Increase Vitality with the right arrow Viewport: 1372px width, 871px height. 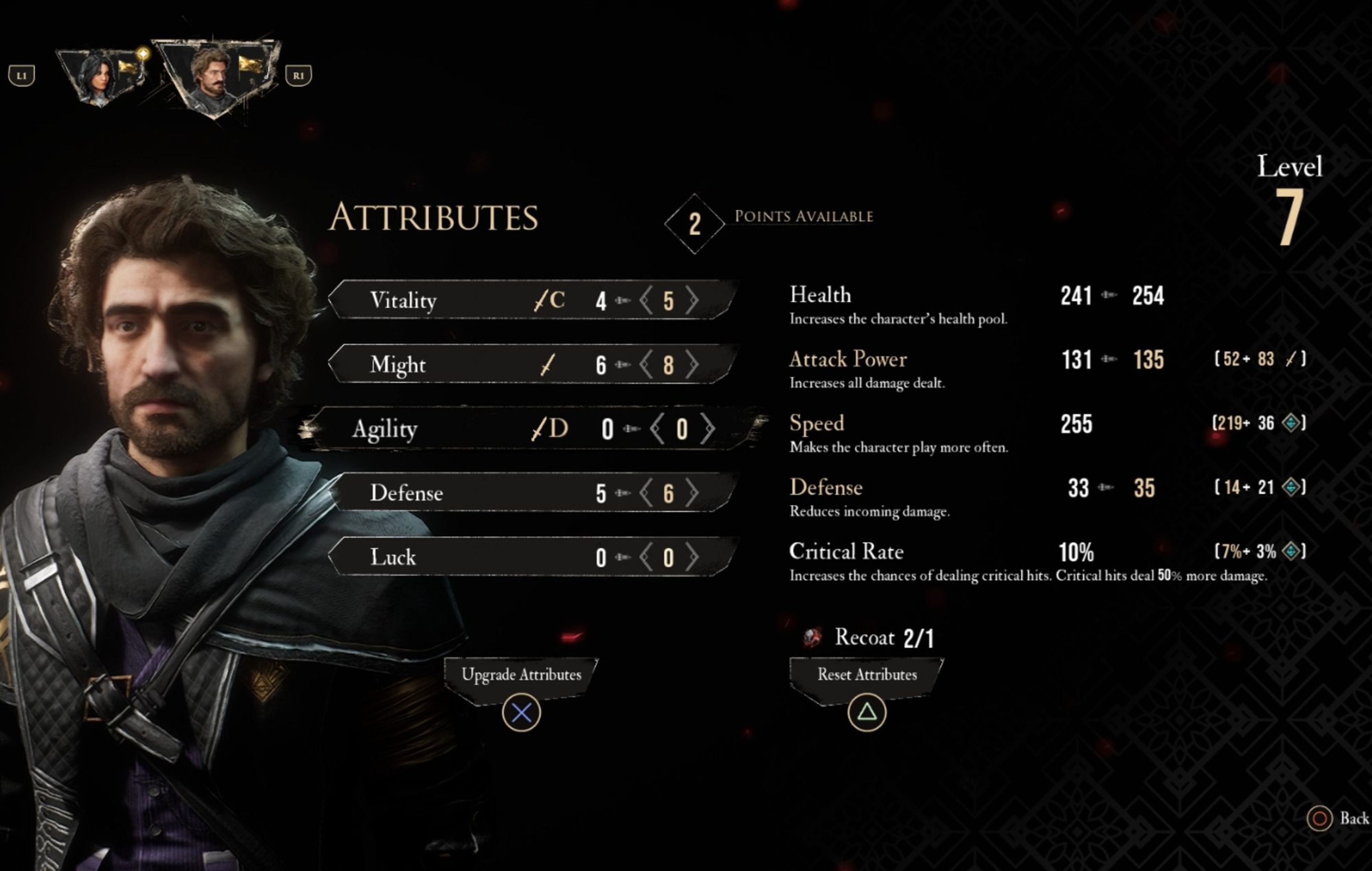pos(692,300)
